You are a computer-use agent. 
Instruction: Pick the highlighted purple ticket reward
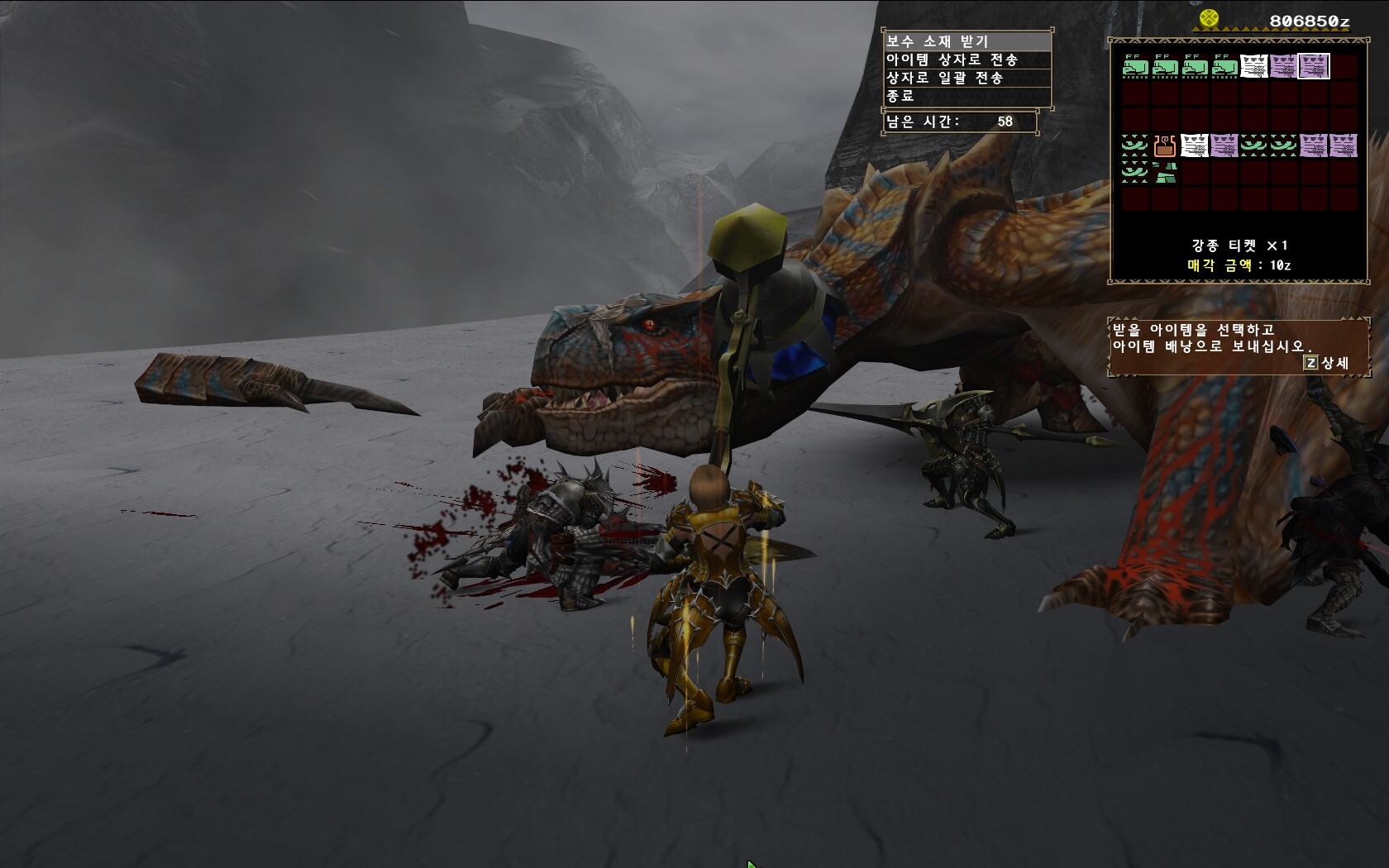[1314, 66]
